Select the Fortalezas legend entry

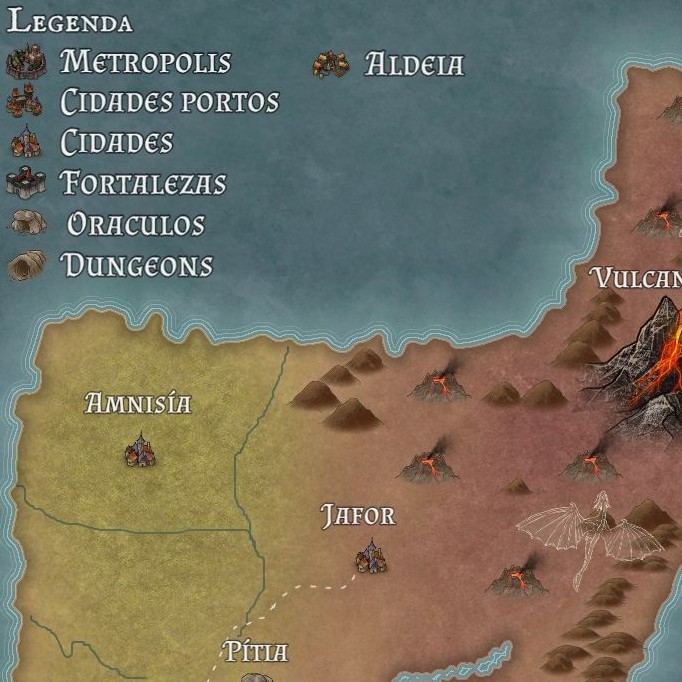143,184
